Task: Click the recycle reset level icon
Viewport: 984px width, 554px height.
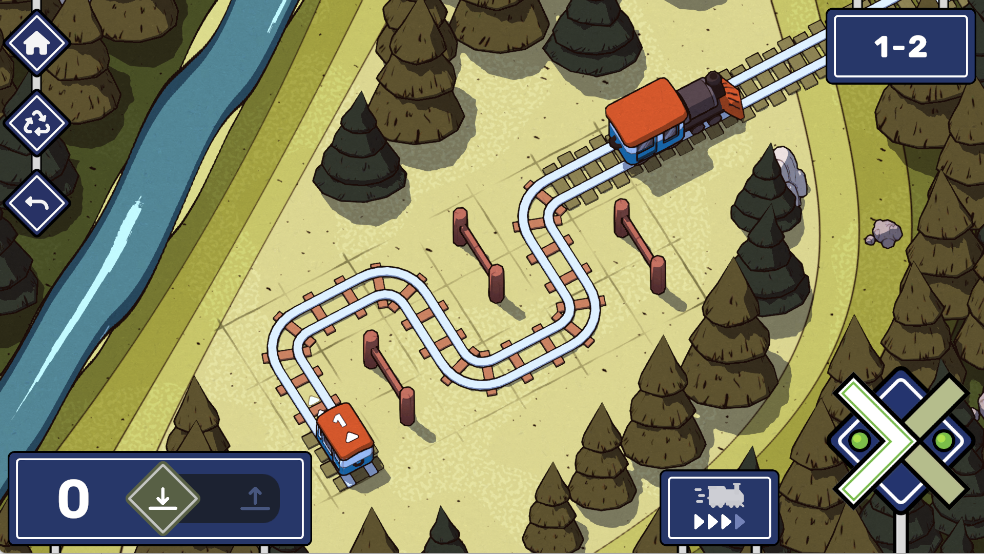Action: [37, 124]
